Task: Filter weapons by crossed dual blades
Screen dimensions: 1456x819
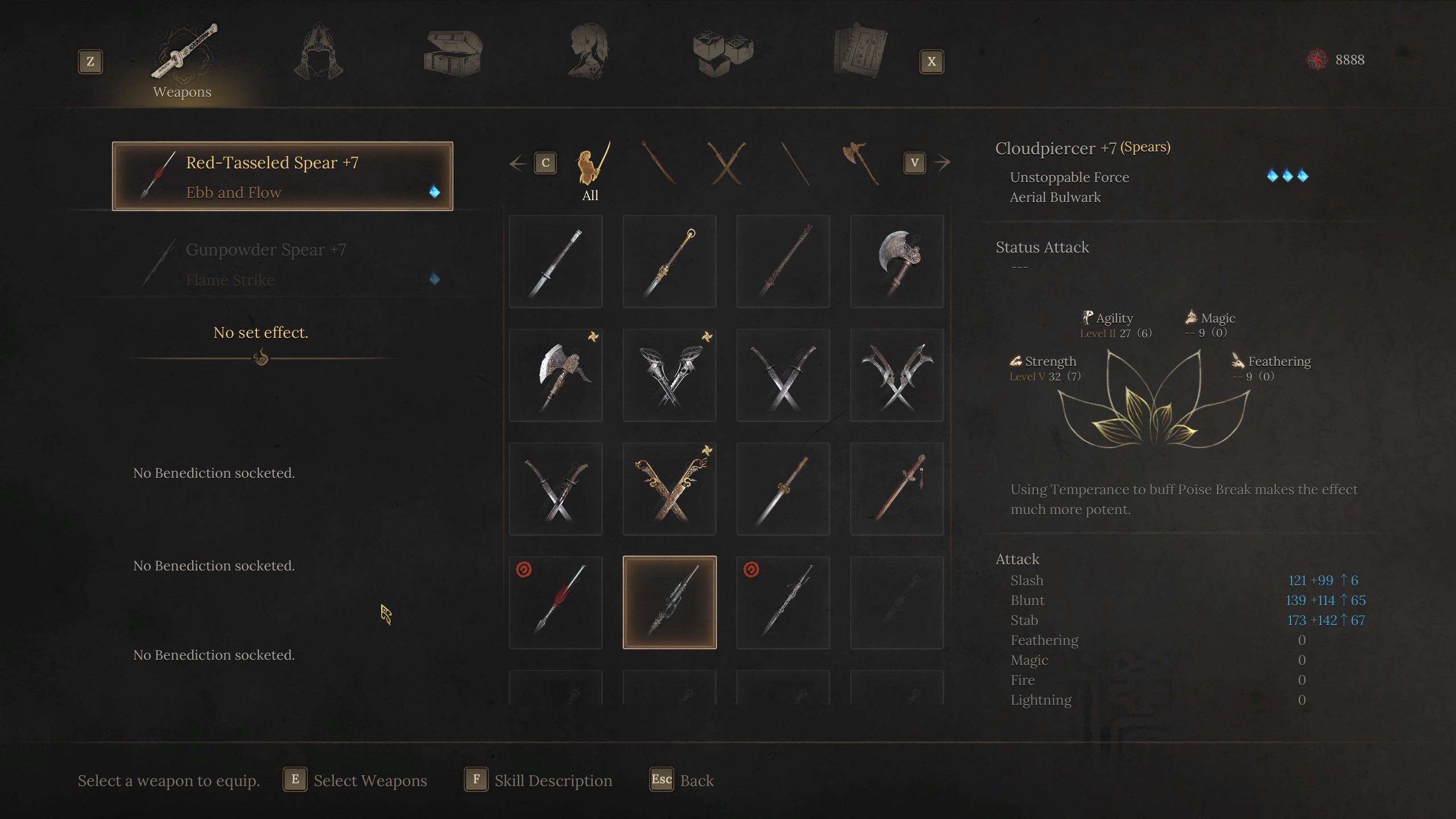Action: (x=726, y=164)
